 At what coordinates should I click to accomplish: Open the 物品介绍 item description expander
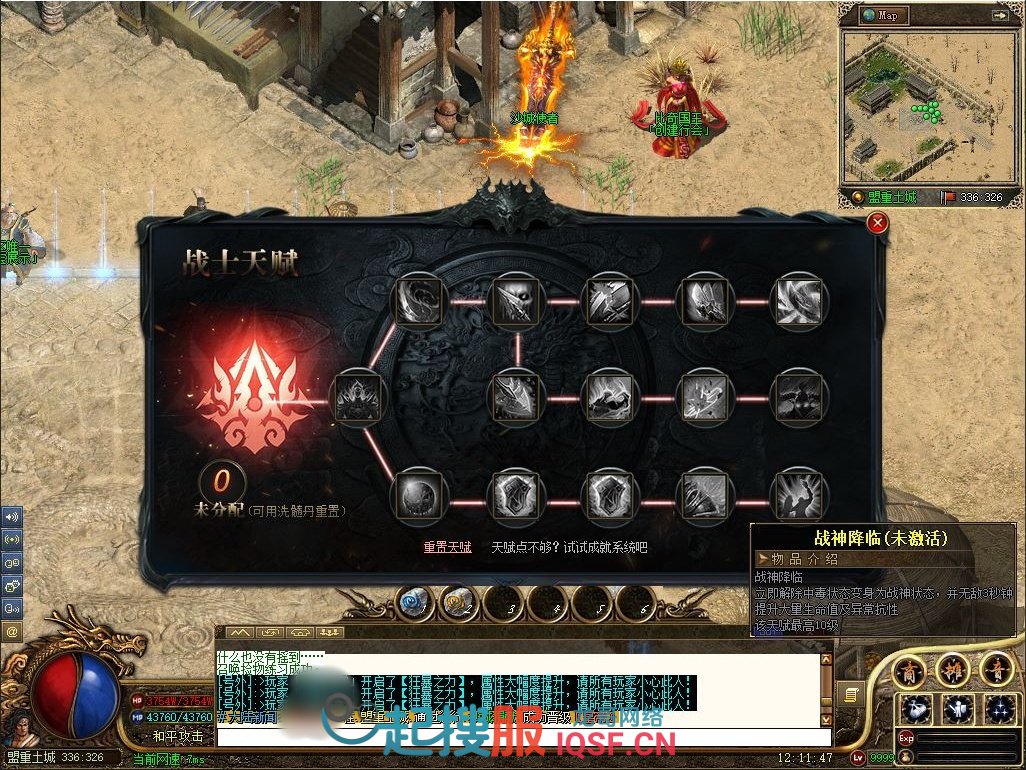764,558
